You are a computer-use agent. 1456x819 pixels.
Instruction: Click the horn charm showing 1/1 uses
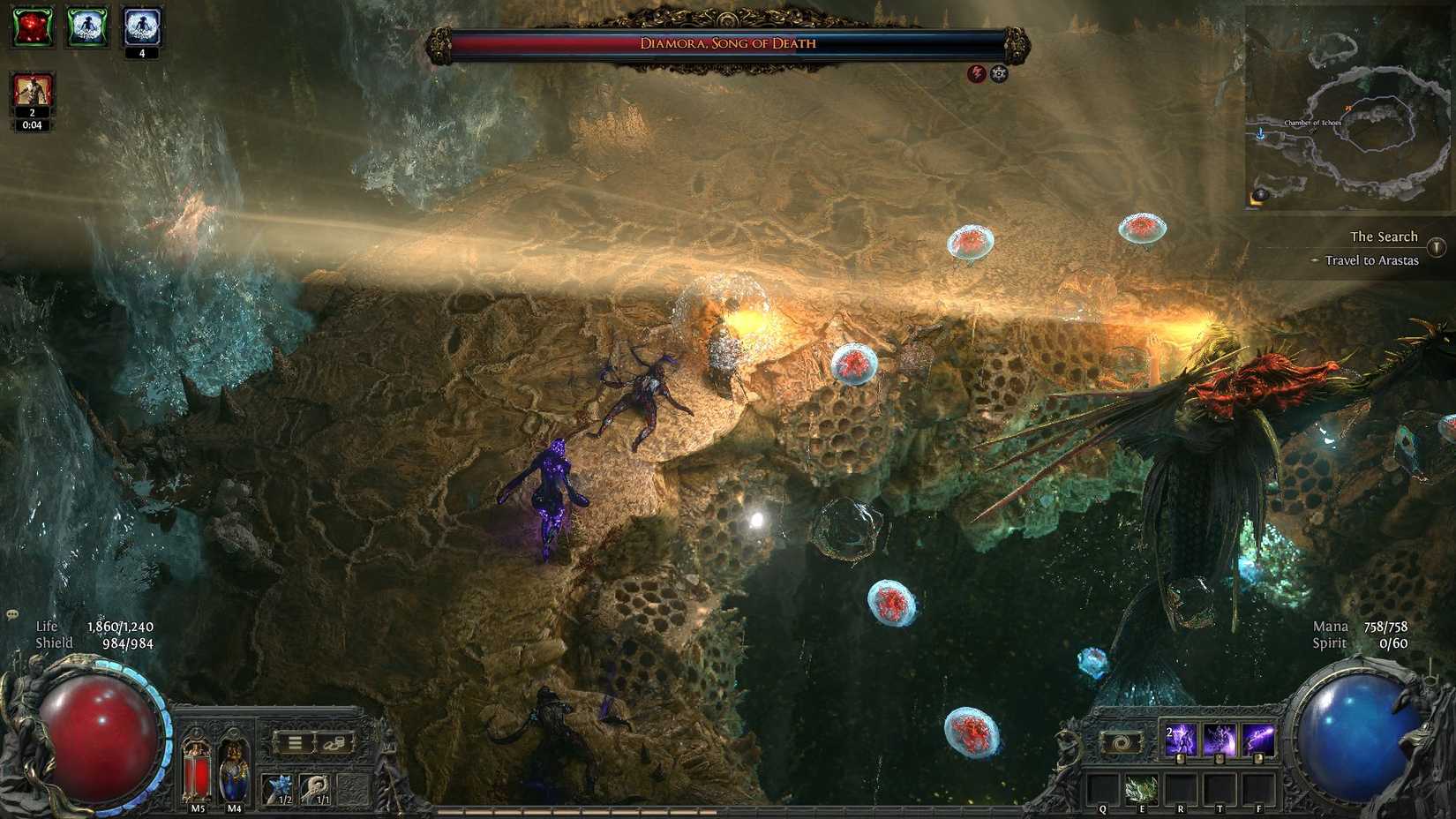point(314,789)
